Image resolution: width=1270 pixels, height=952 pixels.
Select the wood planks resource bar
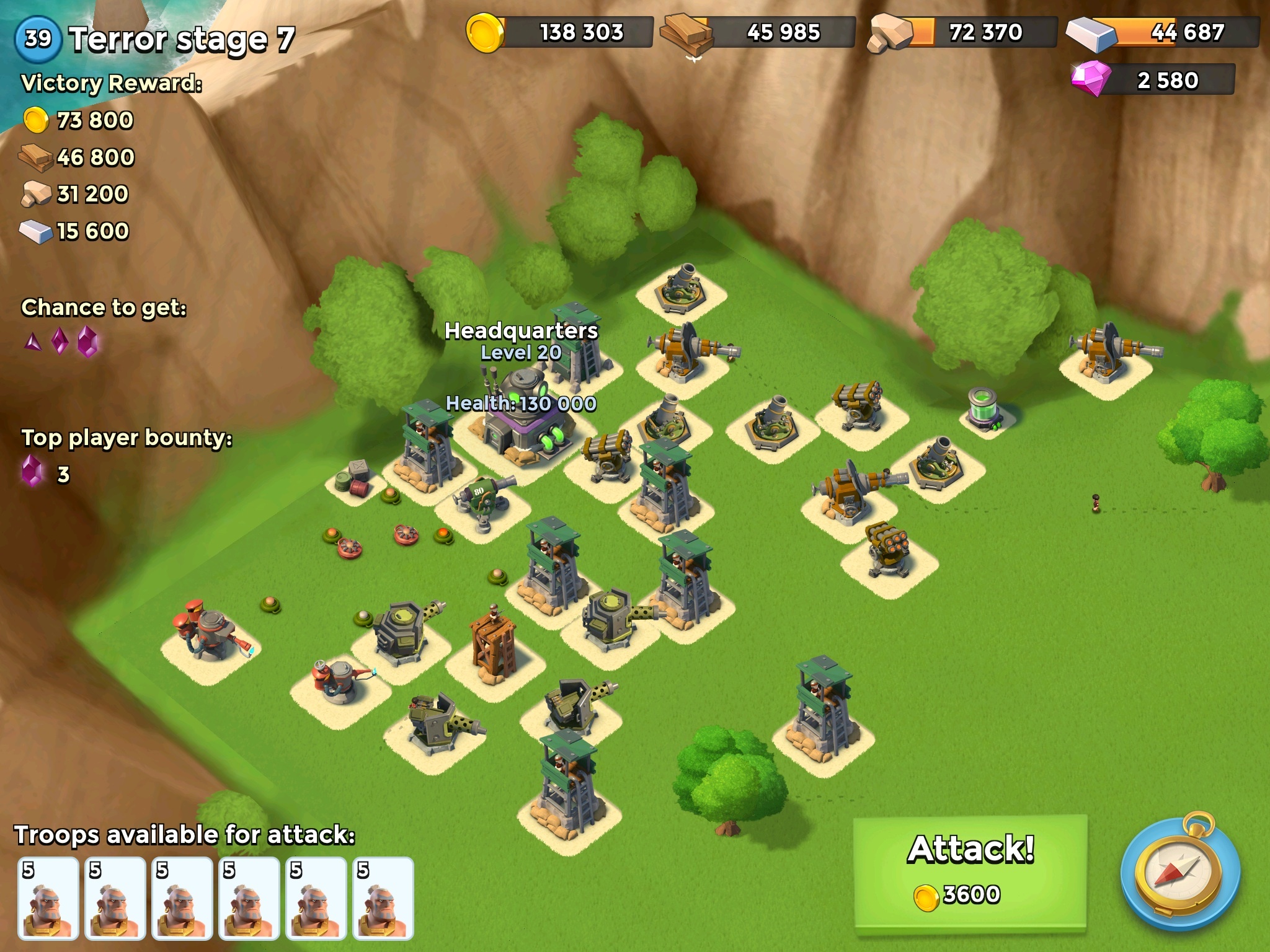[x=759, y=32]
